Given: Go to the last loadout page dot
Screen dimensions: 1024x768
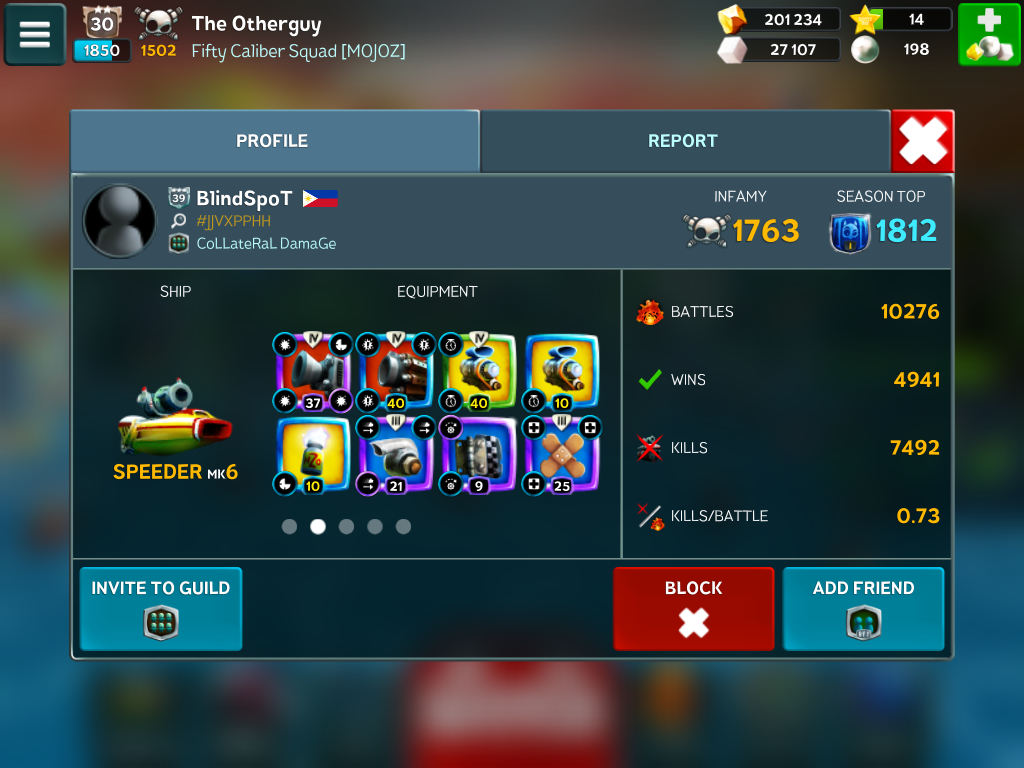Looking at the screenshot, I should click(403, 527).
